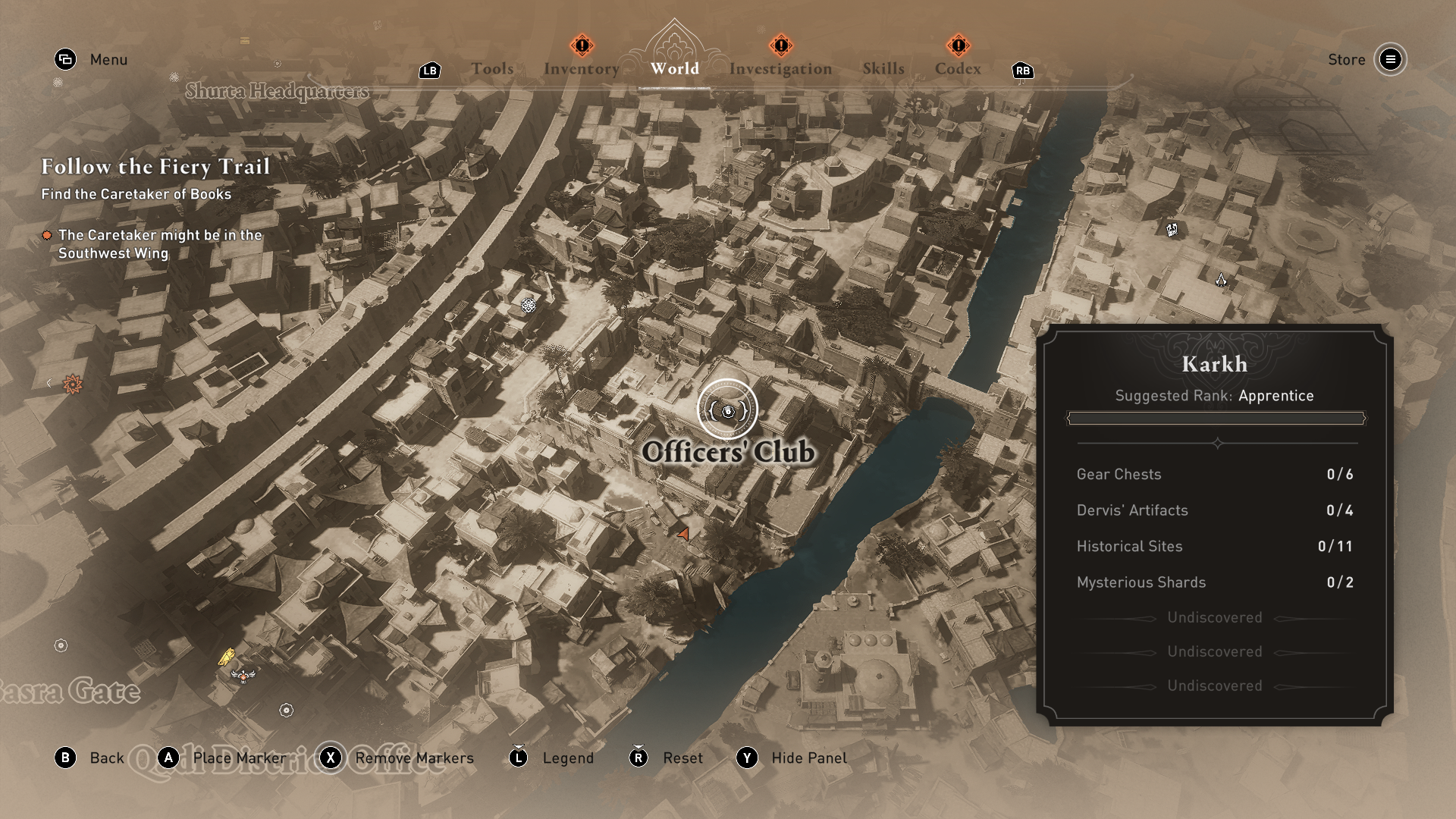Image resolution: width=1456 pixels, height=819 pixels.
Task: Select the orange objective marker near Shurta Headquarters
Action: click(74, 385)
